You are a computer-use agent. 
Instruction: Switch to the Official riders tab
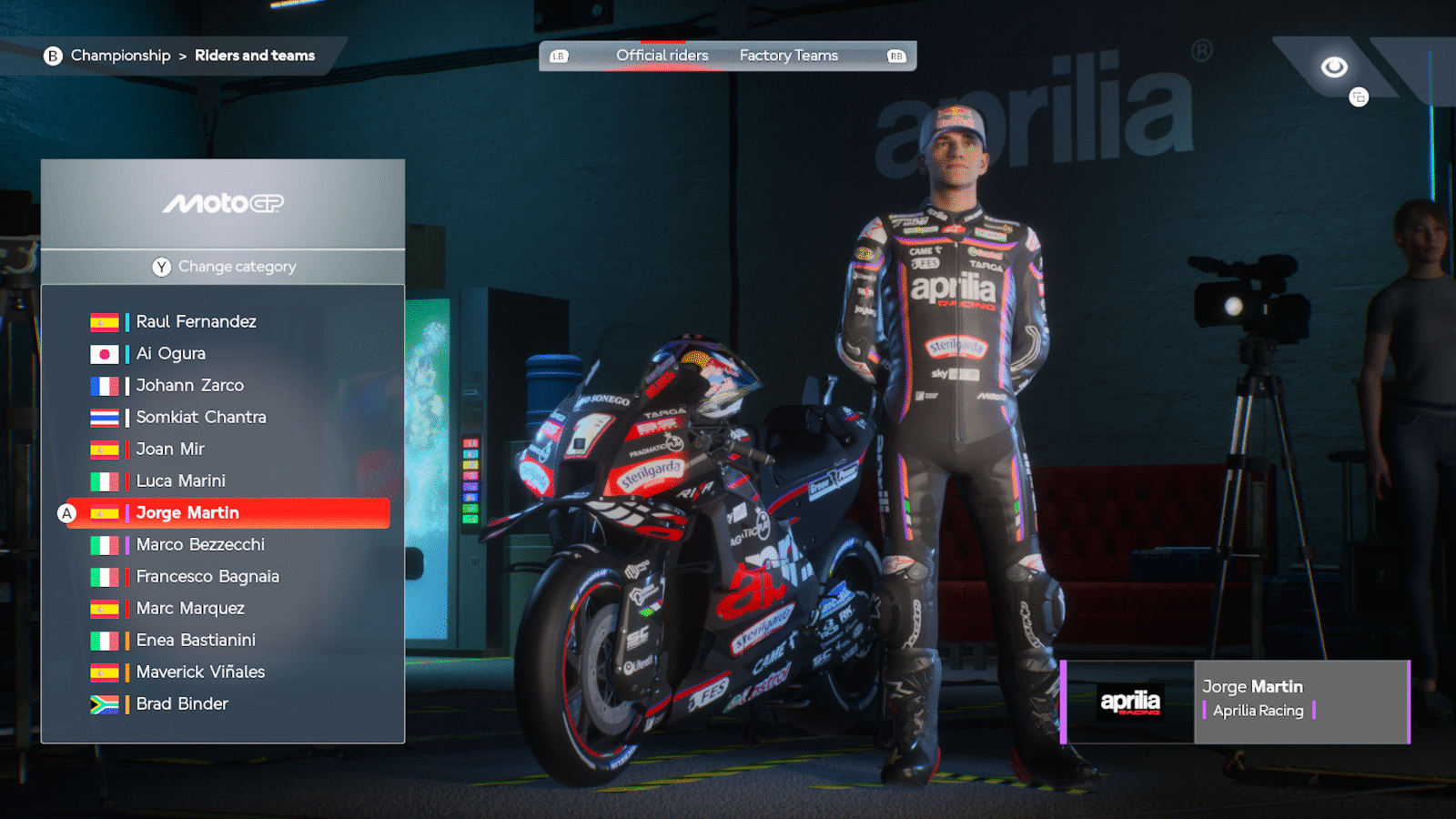[x=662, y=56]
